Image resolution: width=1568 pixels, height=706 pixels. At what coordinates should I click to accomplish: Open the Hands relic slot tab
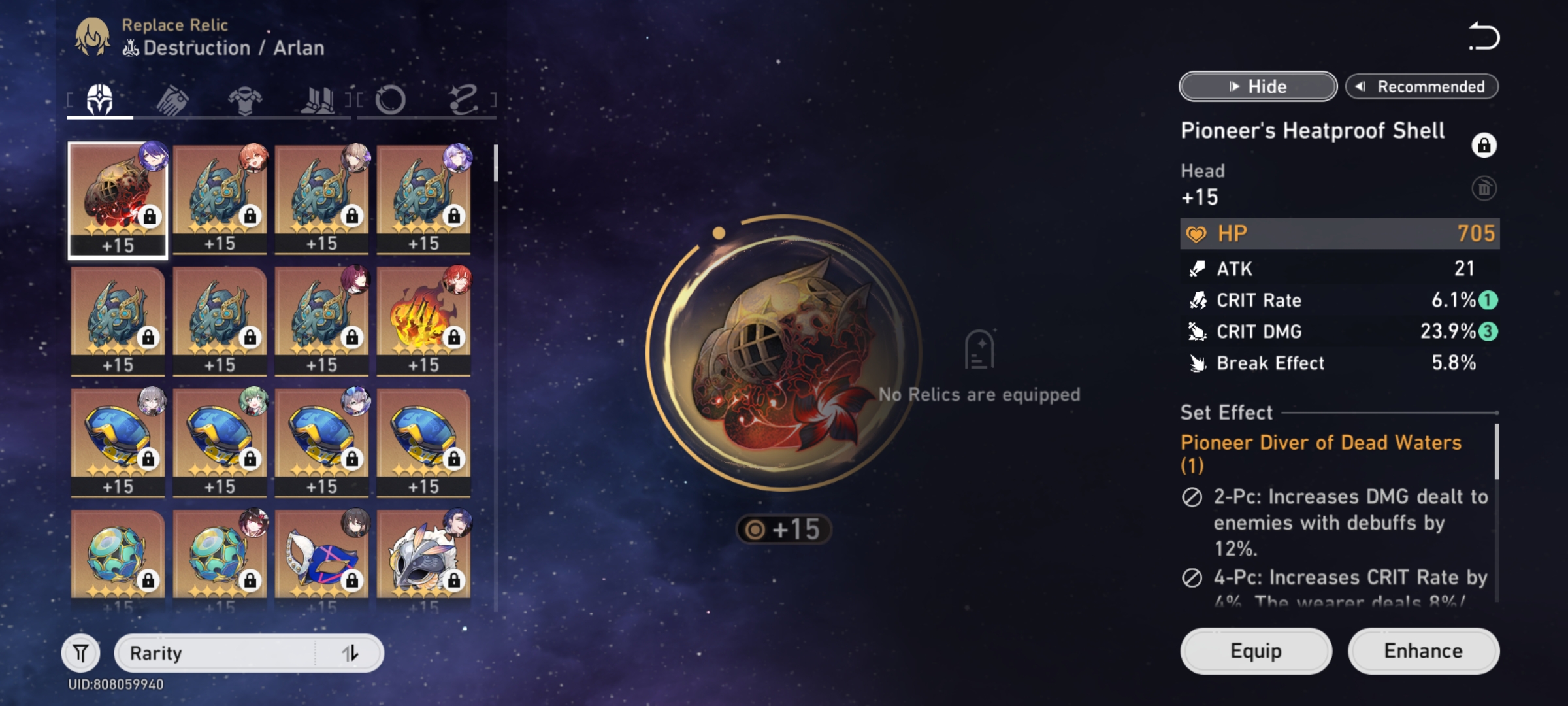click(x=172, y=99)
